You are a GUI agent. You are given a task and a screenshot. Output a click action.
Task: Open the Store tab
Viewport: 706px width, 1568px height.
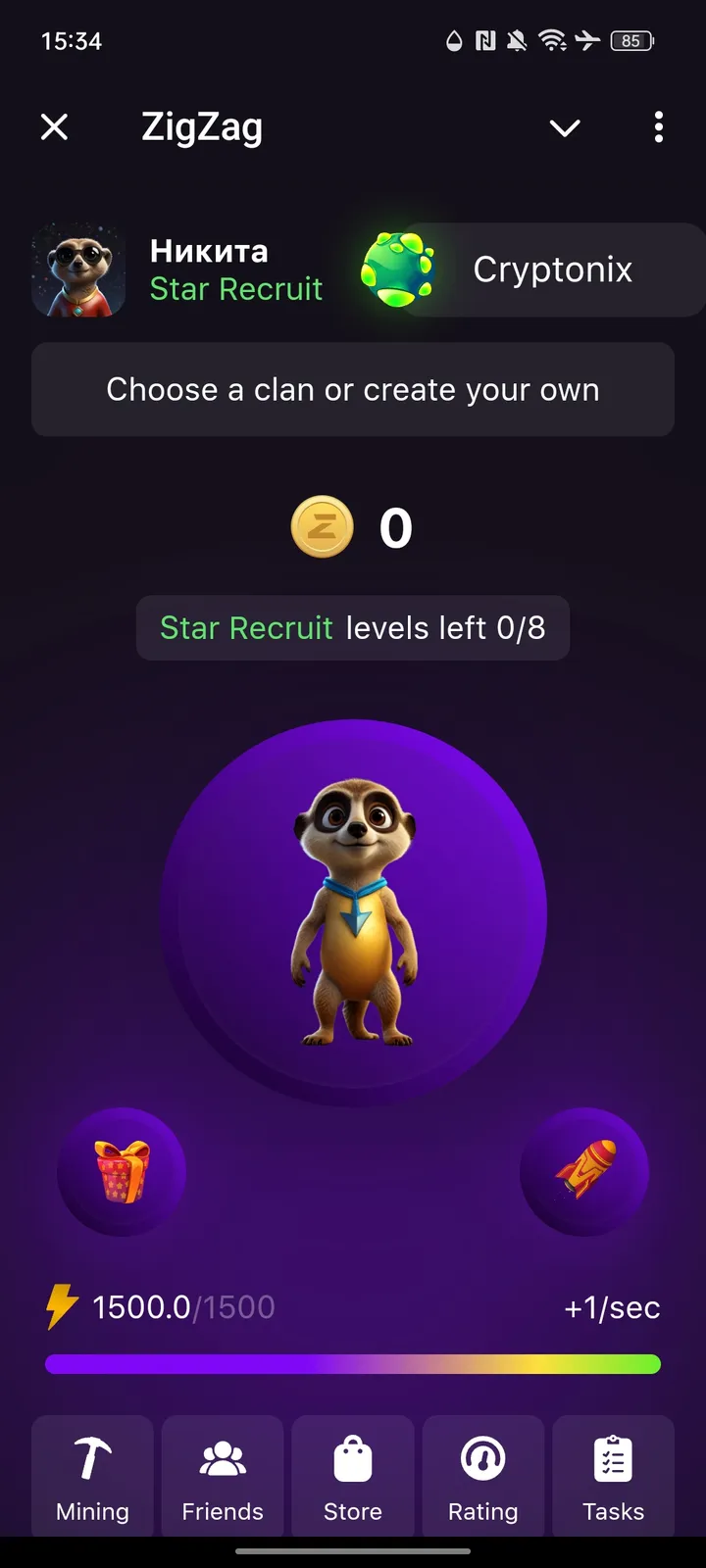coord(353,1476)
